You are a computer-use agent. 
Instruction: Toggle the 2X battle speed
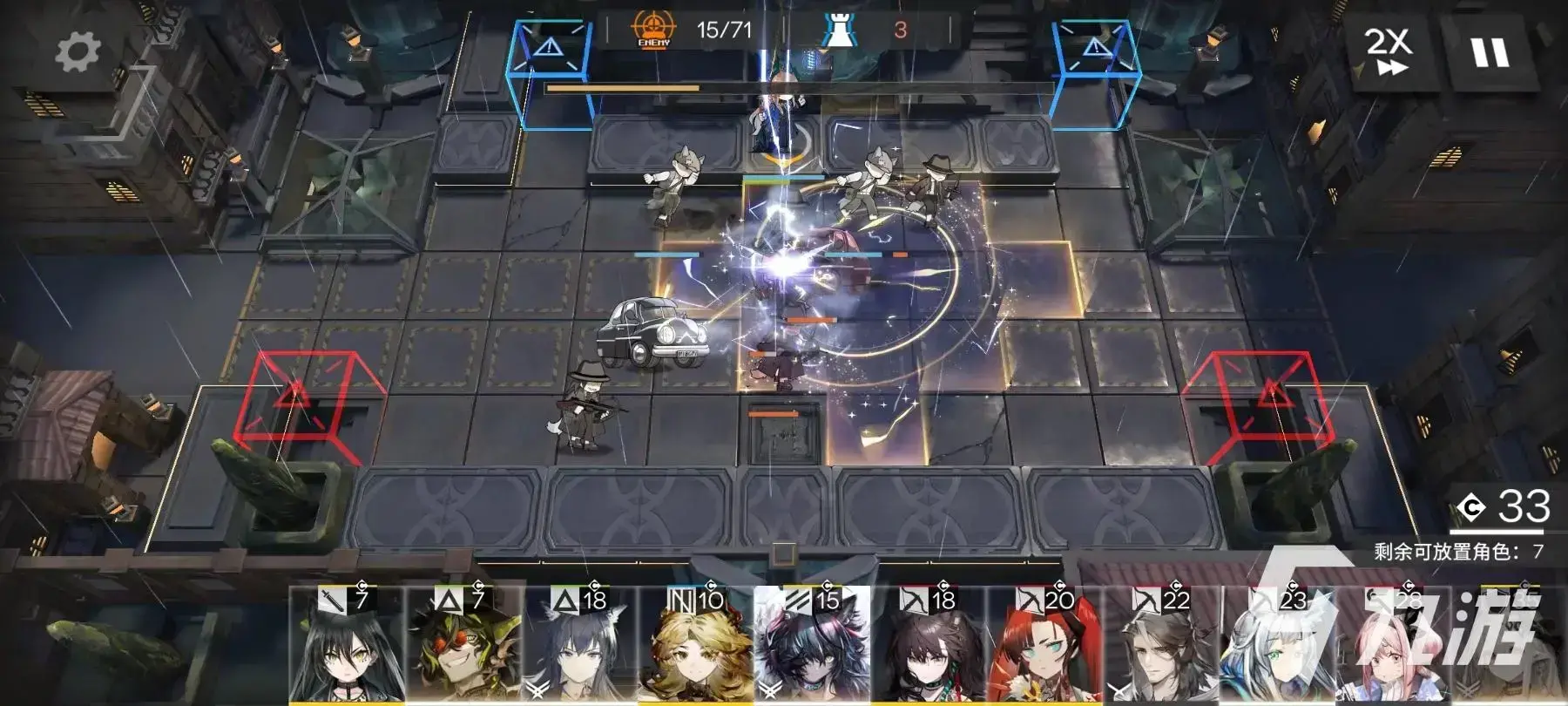1388,51
